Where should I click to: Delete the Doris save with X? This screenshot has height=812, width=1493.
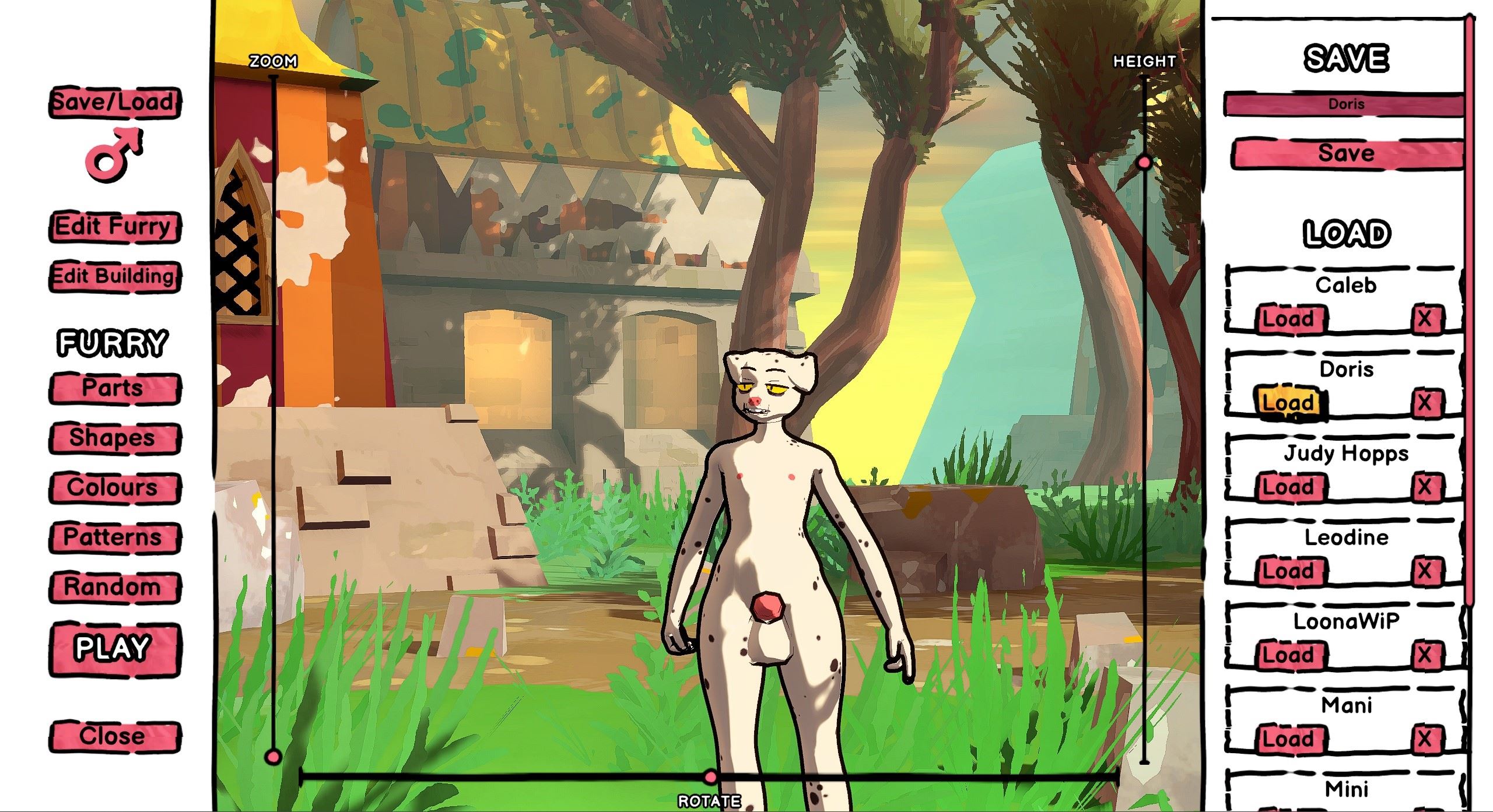pyautogui.click(x=1424, y=403)
